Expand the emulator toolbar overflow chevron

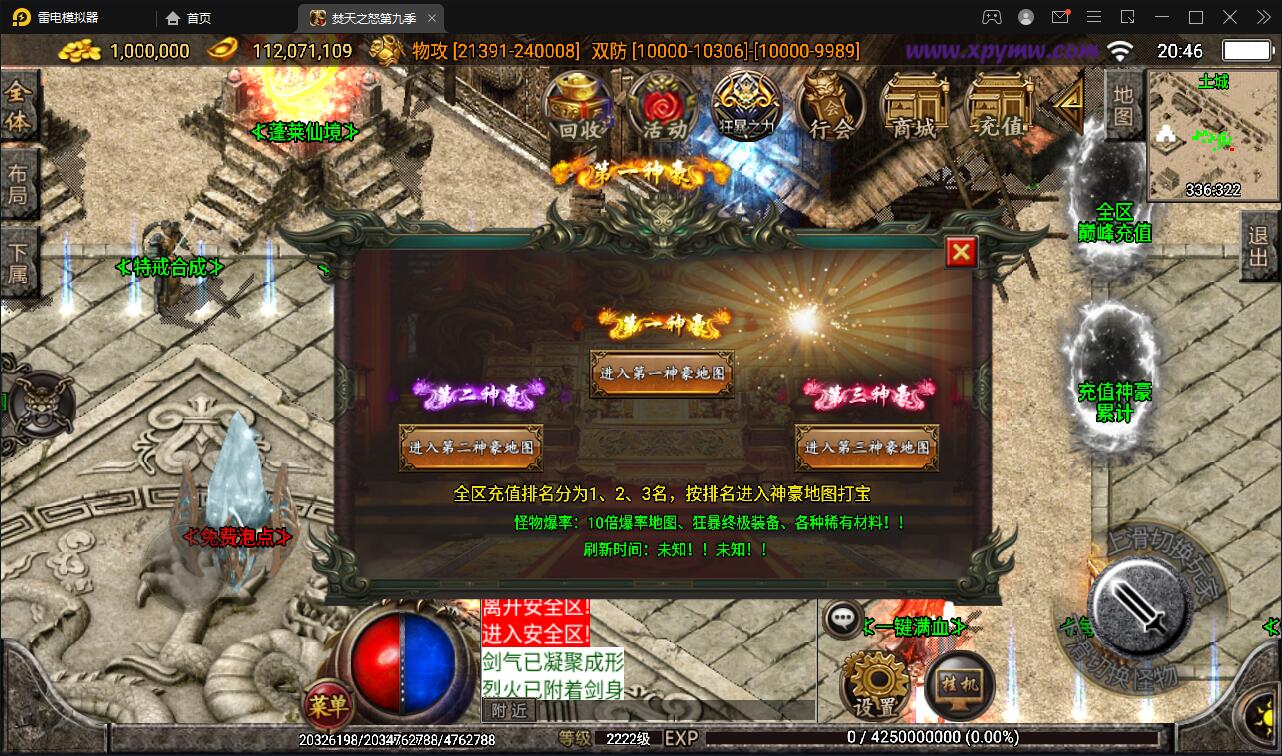[x=1263, y=17]
